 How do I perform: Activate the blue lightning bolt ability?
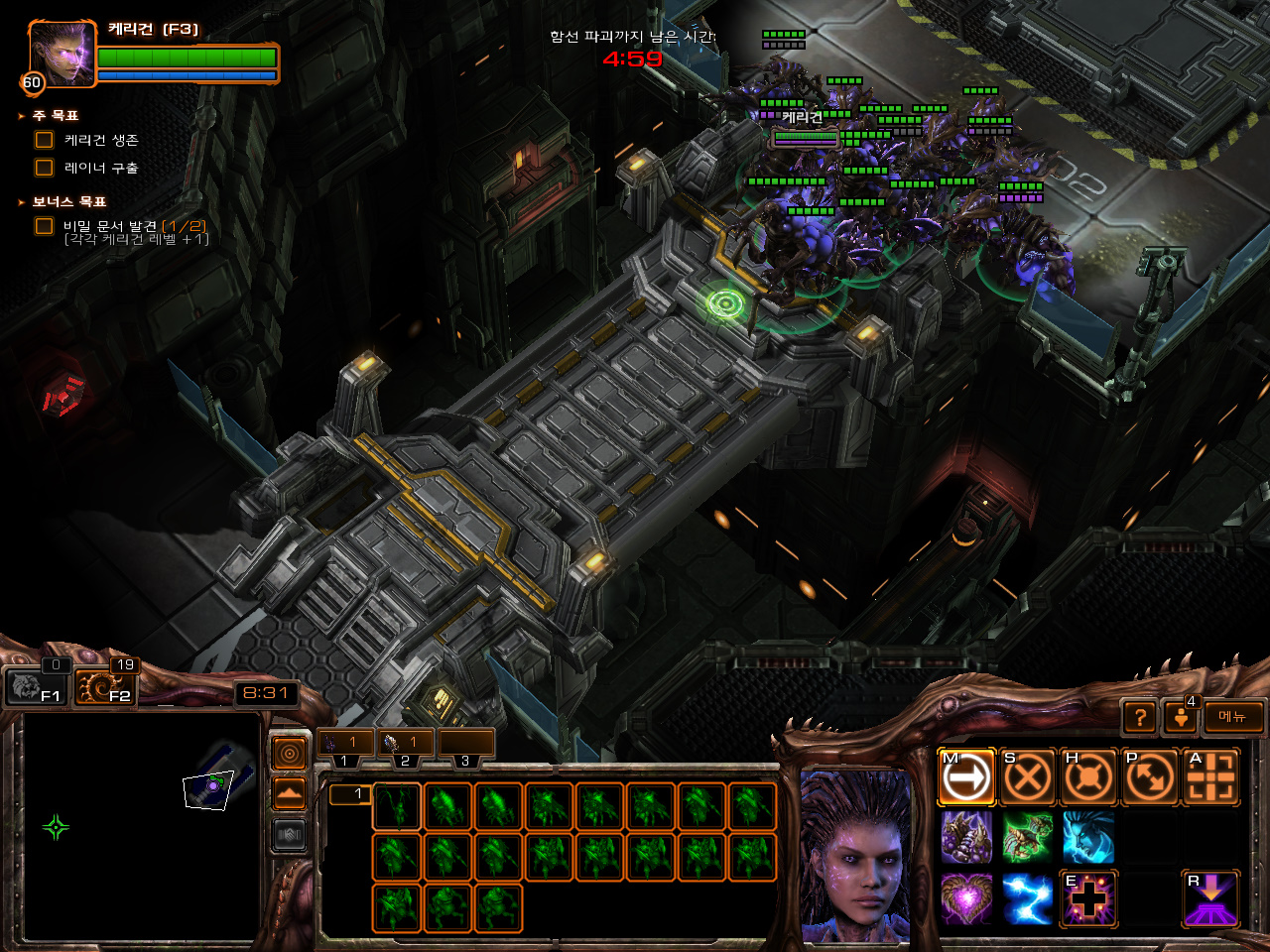[x=1027, y=898]
